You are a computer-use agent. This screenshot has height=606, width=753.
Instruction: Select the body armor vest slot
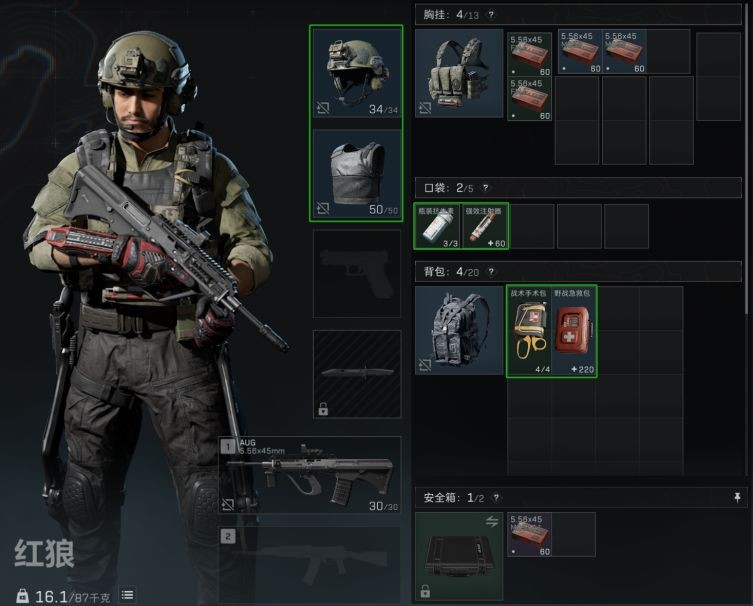click(x=357, y=174)
